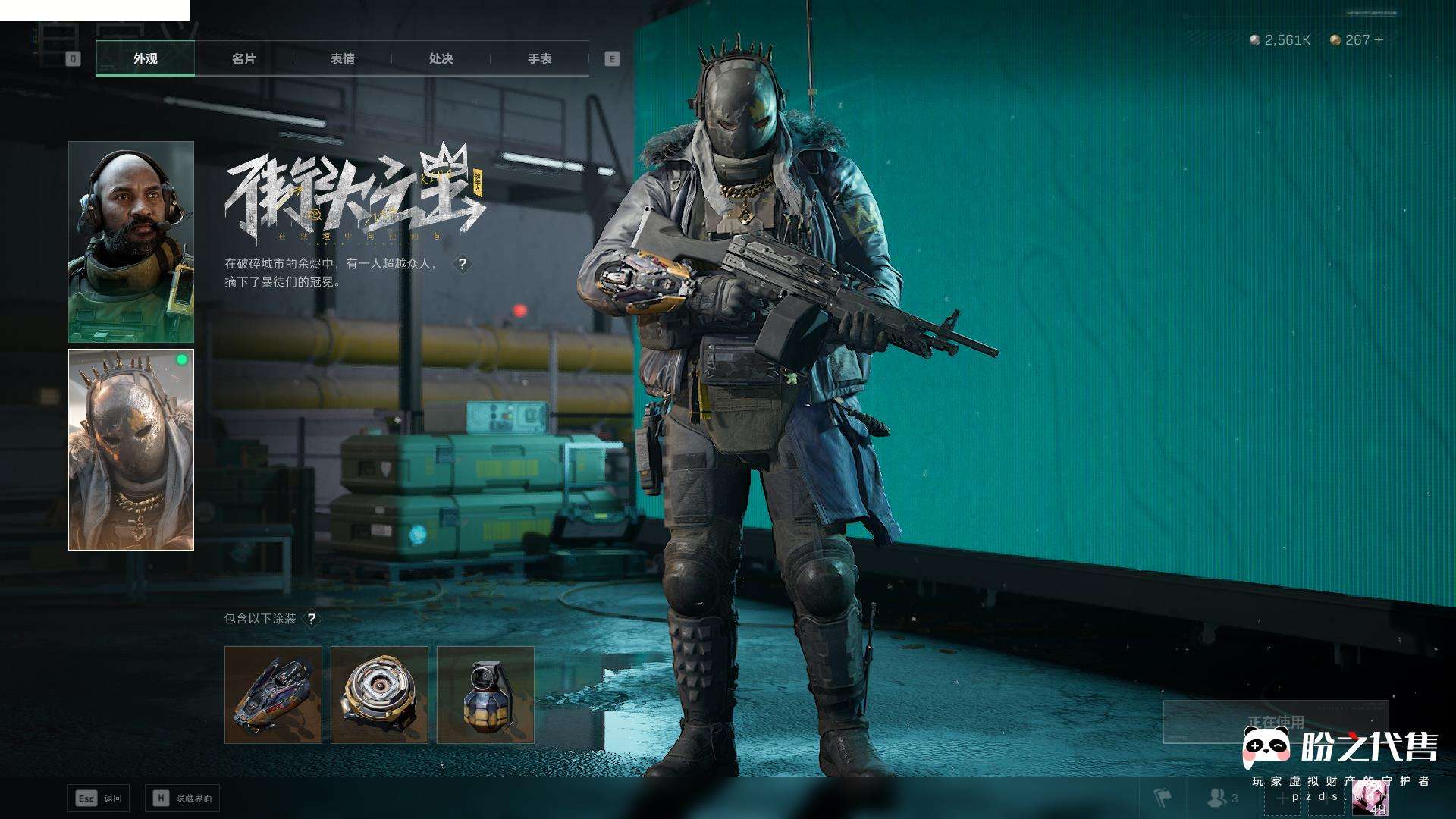1456x819 pixels.
Task: Open help for 包含以下涂装 included finishes
Action: pyautogui.click(x=311, y=619)
